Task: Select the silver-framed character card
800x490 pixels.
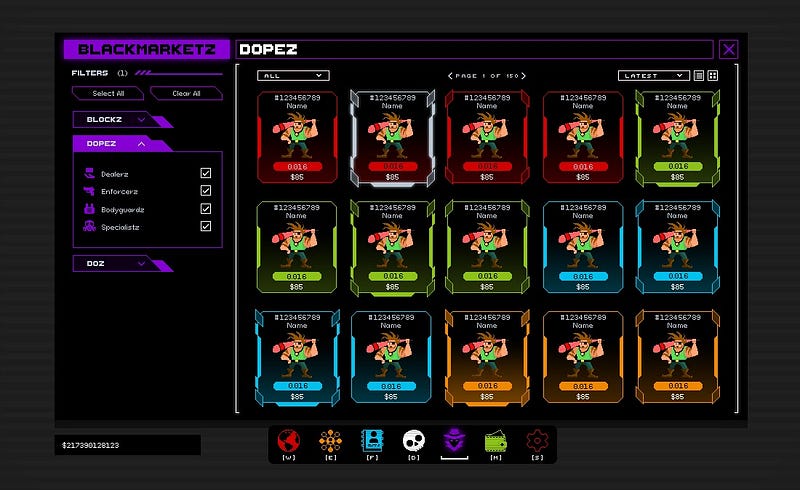Action: point(392,137)
